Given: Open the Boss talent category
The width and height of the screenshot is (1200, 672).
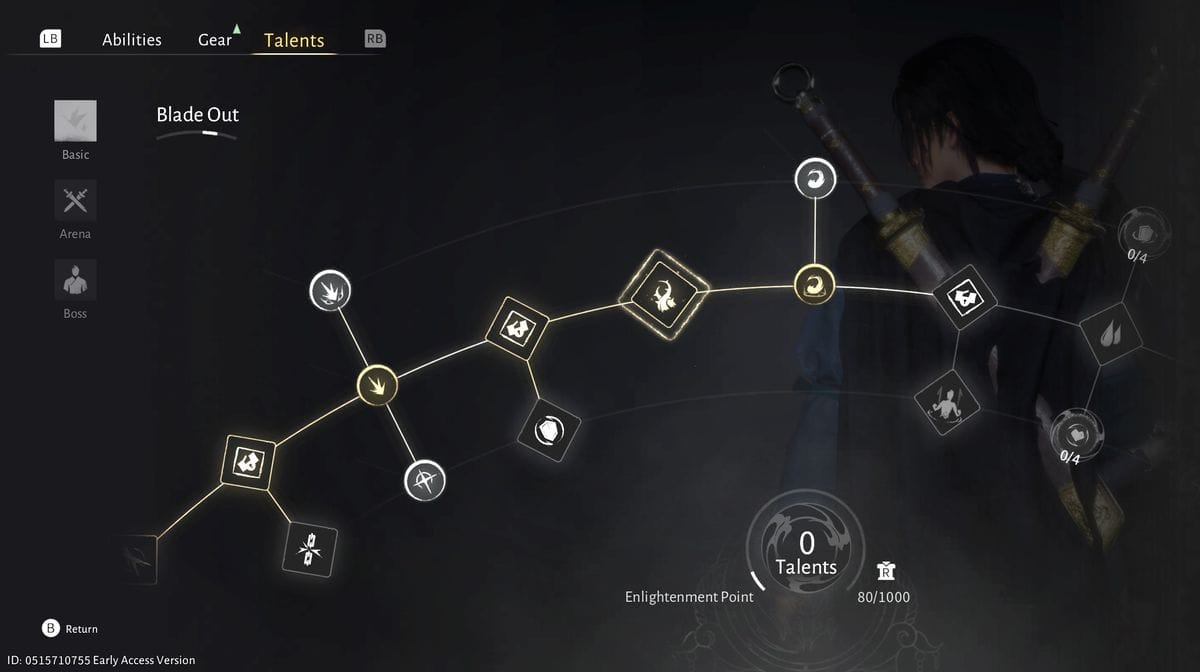Looking at the screenshot, I should 75,280.
